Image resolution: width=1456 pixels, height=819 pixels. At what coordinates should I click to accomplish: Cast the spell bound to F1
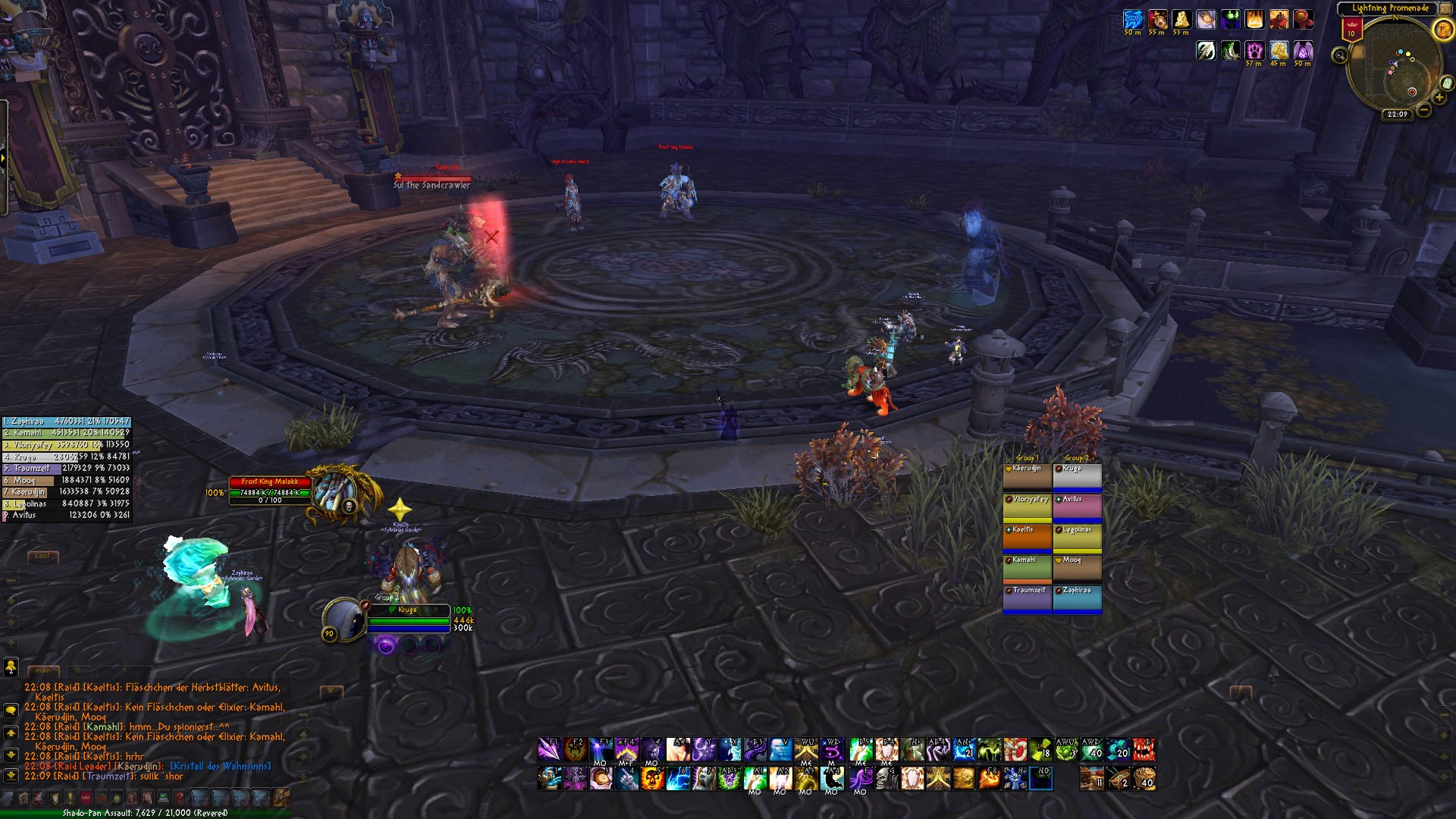[549, 750]
